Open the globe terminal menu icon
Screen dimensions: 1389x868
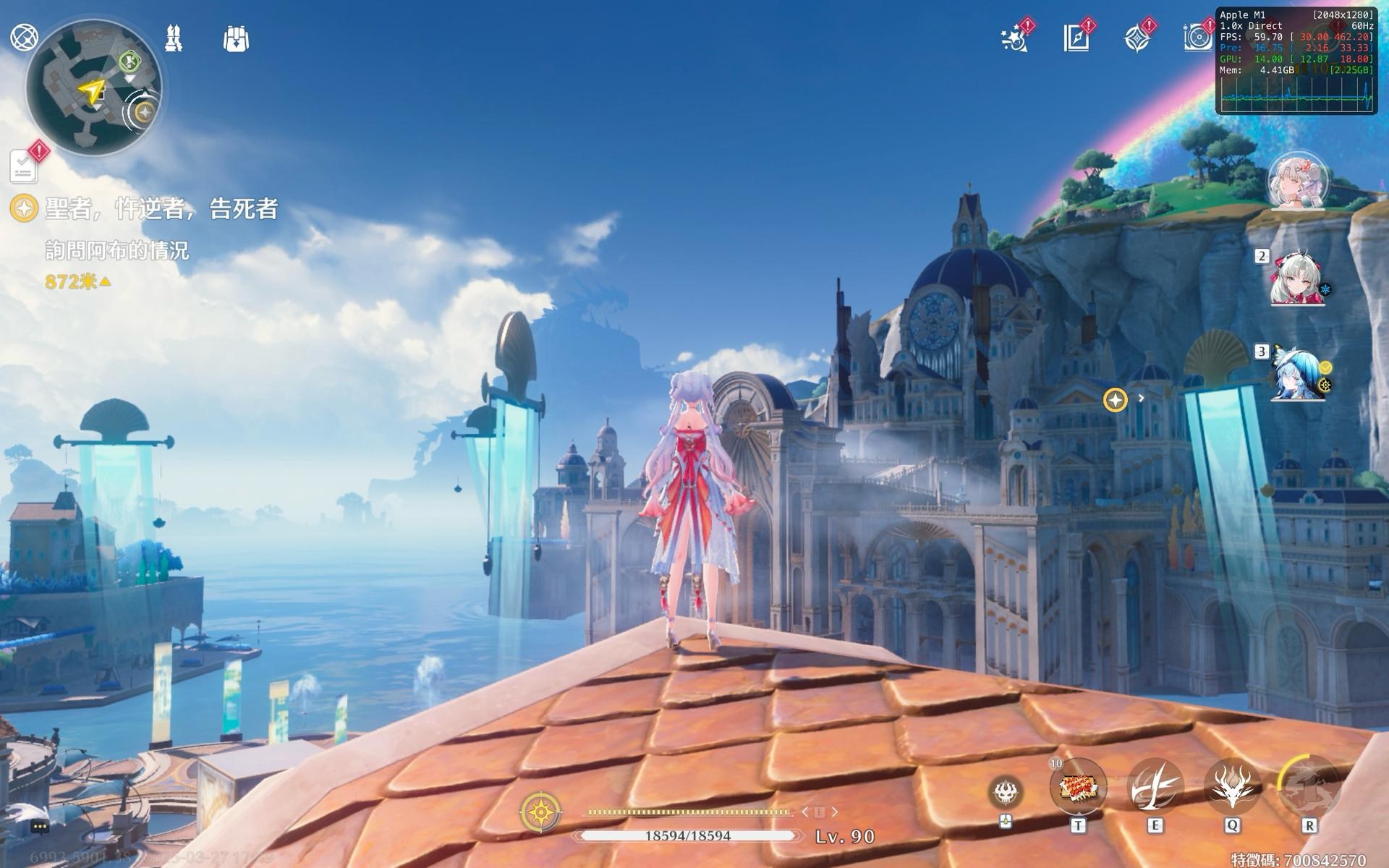[23, 37]
